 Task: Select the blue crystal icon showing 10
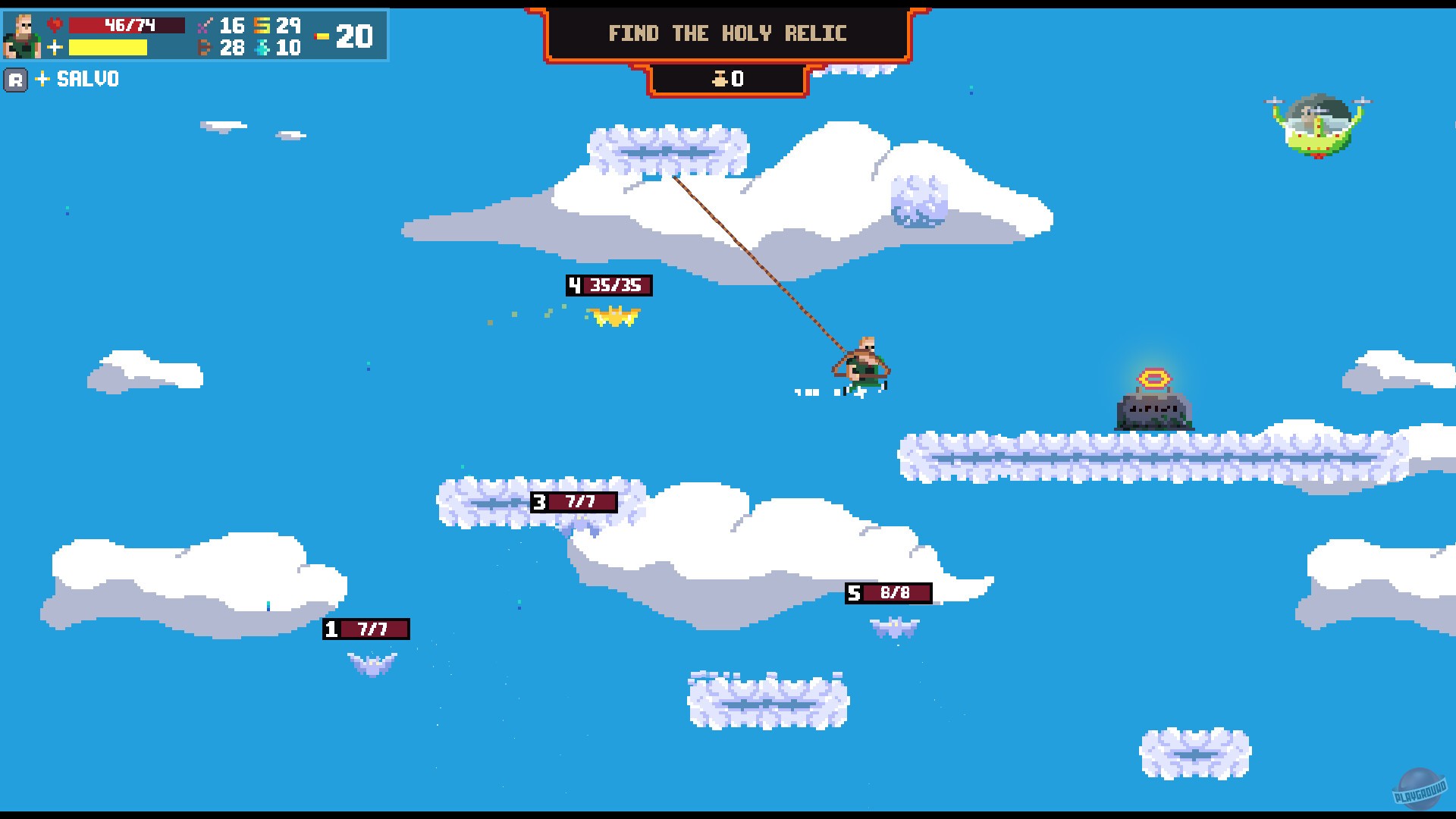coord(261,47)
